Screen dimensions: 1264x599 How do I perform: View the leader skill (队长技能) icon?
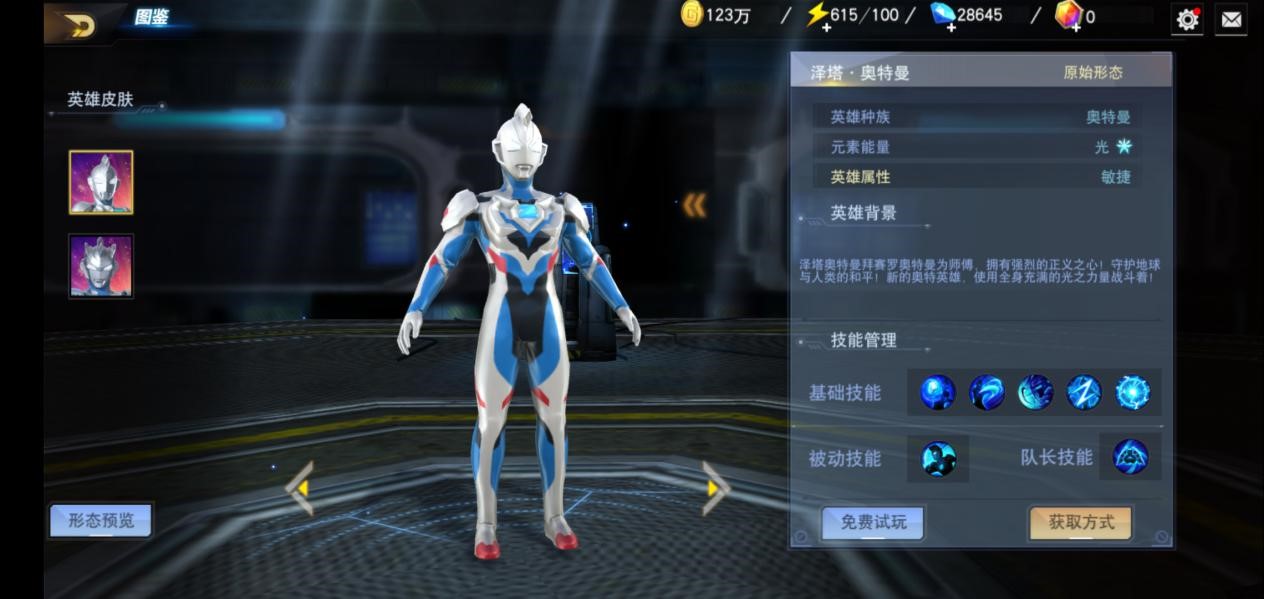1130,457
